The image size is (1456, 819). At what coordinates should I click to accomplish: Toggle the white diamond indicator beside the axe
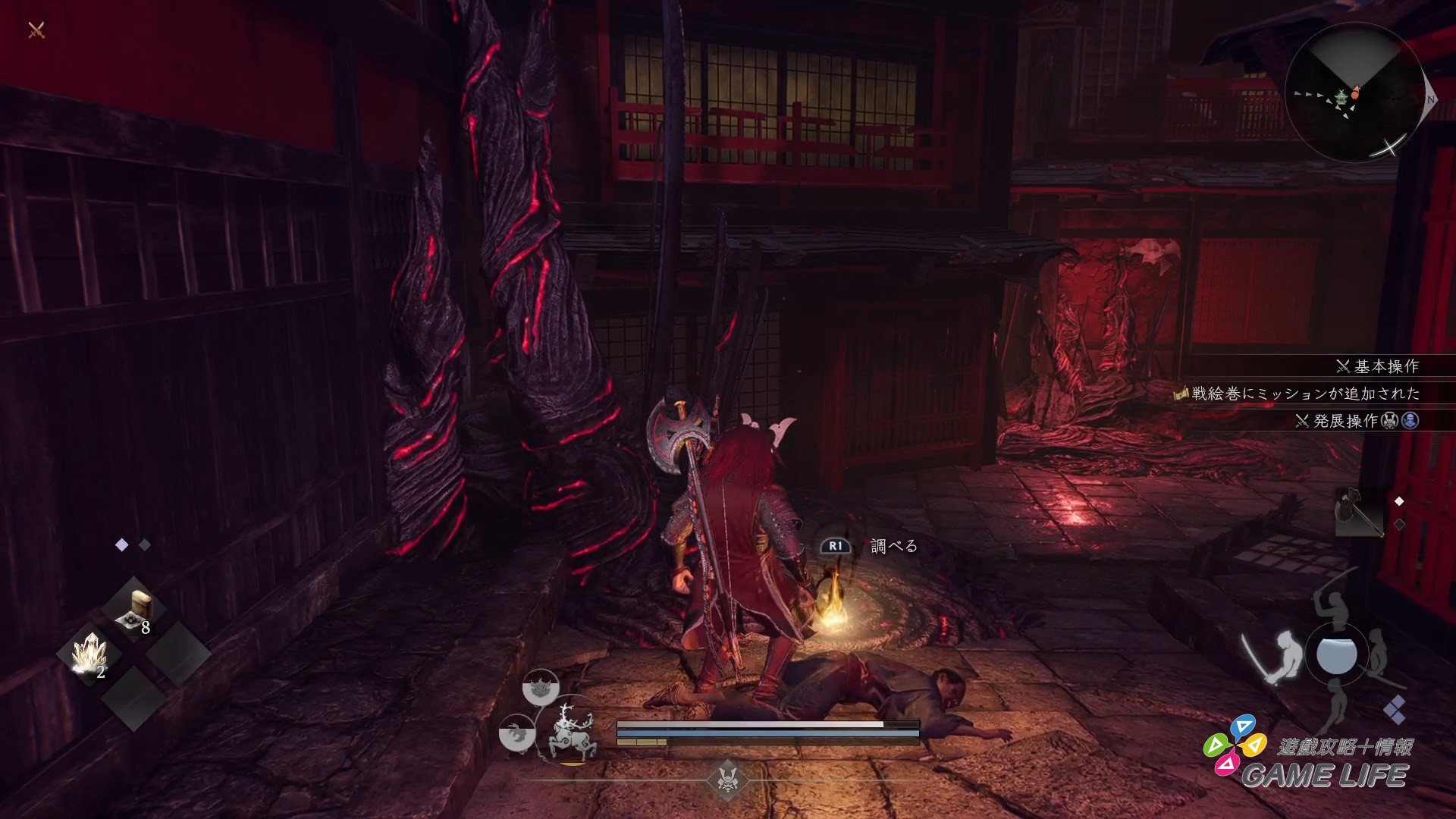pyautogui.click(x=1400, y=501)
